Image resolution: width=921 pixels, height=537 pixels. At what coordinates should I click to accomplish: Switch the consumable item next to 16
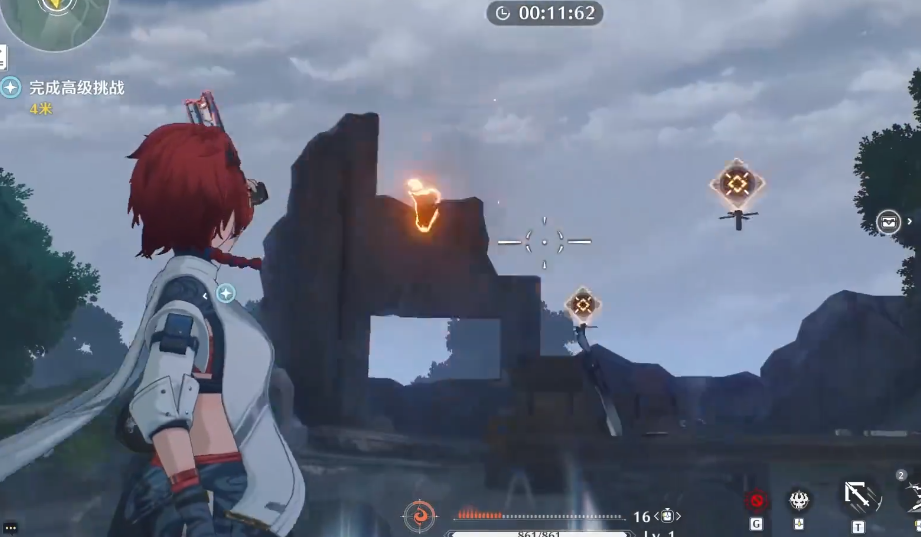(x=667, y=516)
